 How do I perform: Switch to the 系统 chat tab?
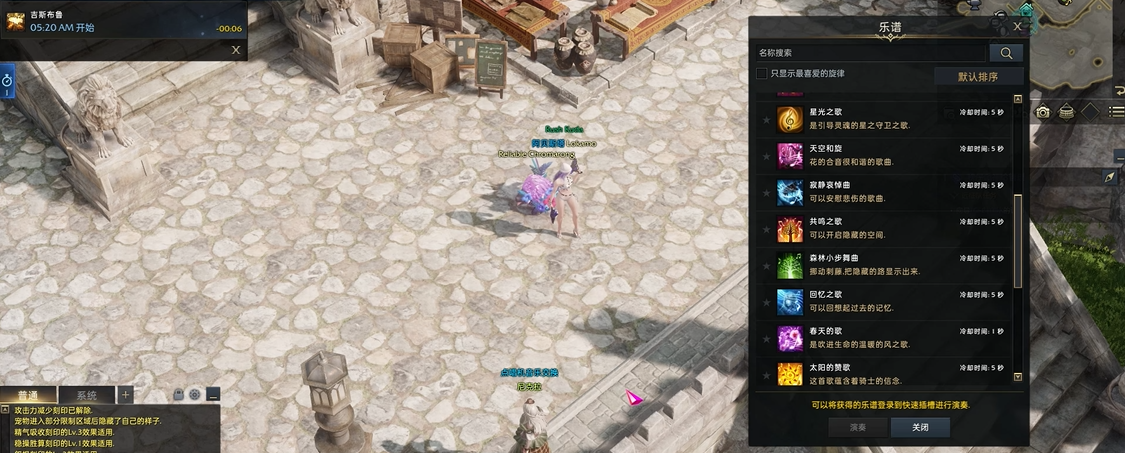coord(87,395)
